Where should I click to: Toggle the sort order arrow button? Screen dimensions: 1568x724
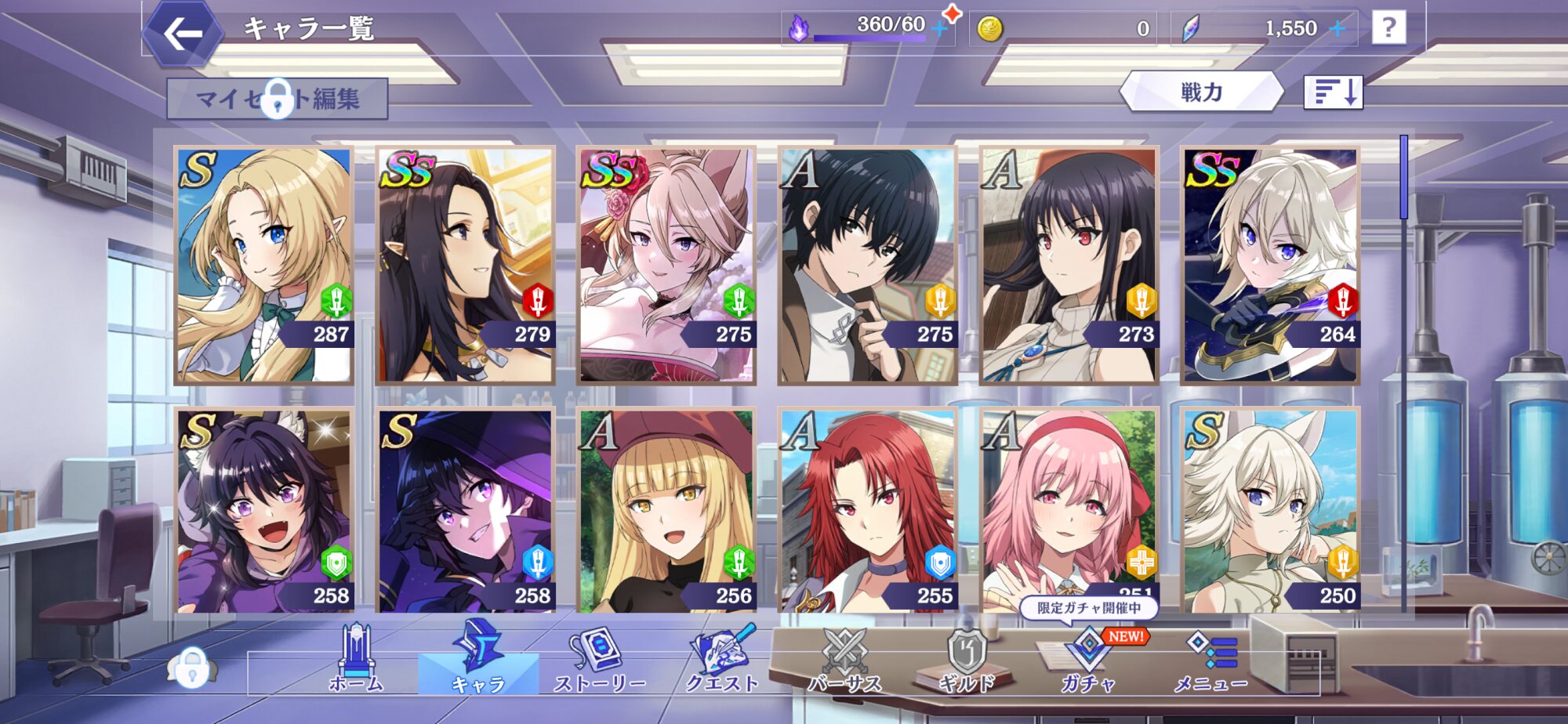point(1333,92)
